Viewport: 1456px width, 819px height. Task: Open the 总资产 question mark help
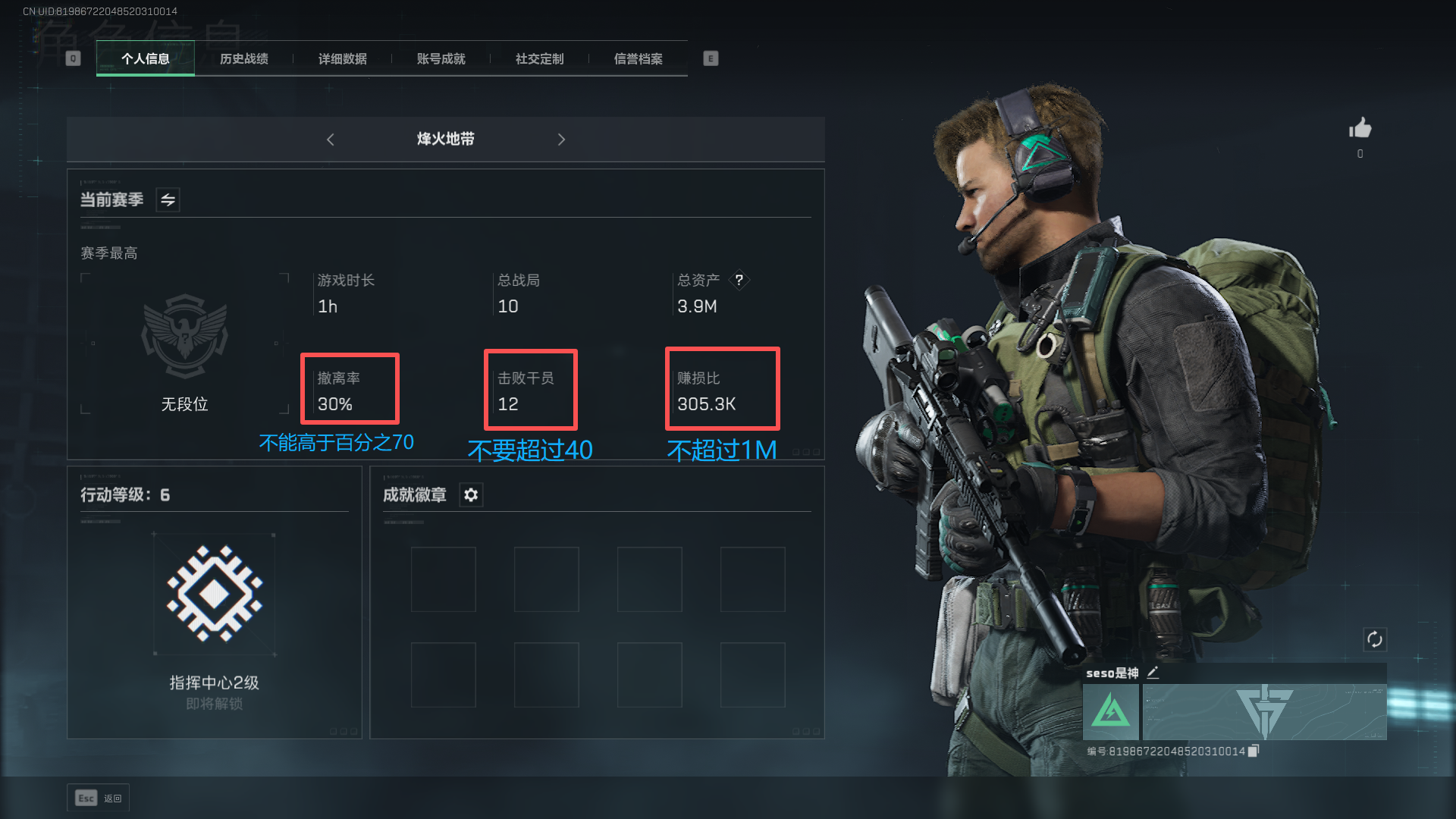click(x=739, y=281)
